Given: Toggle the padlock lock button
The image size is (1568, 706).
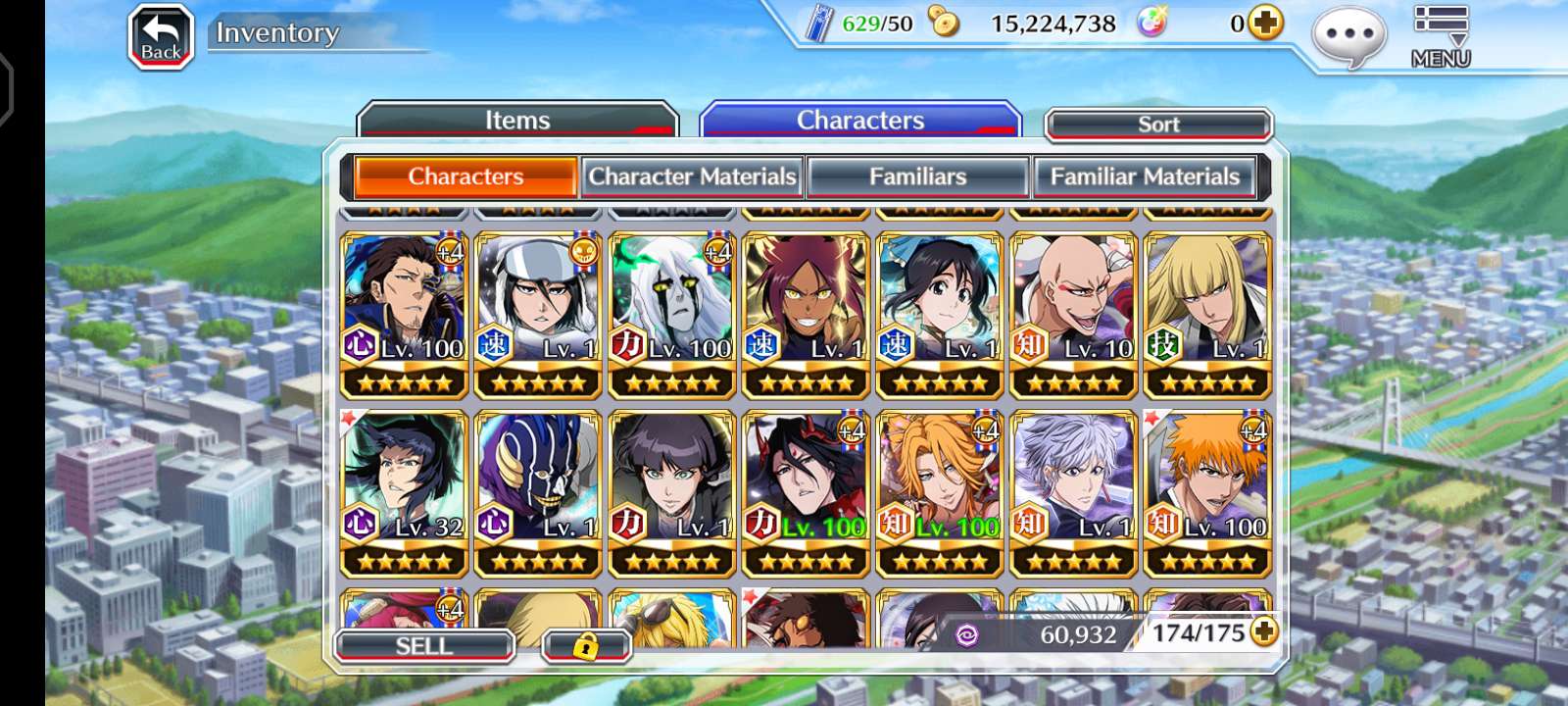Looking at the screenshot, I should point(585,646).
